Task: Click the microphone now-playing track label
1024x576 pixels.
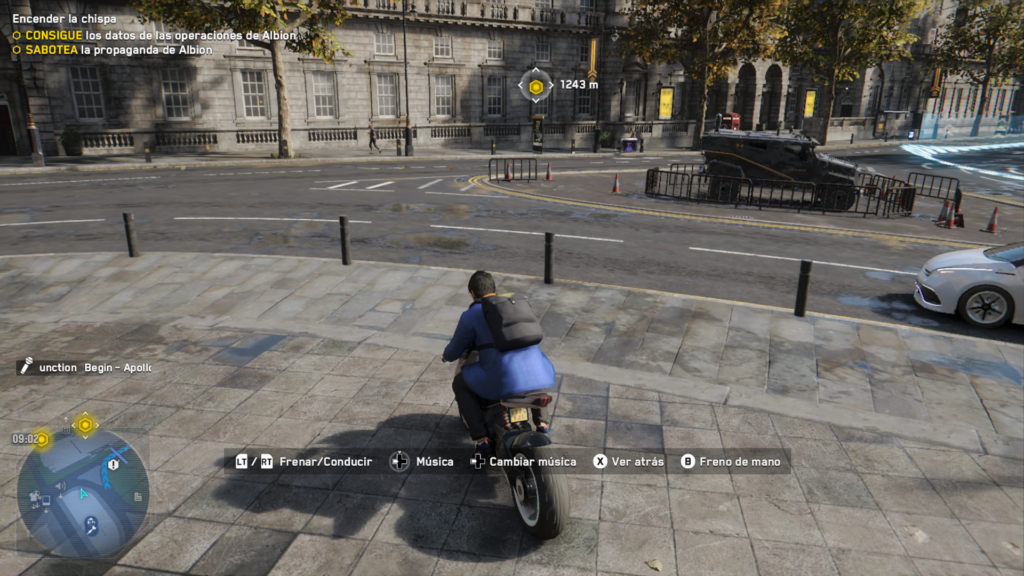Action: [85, 367]
